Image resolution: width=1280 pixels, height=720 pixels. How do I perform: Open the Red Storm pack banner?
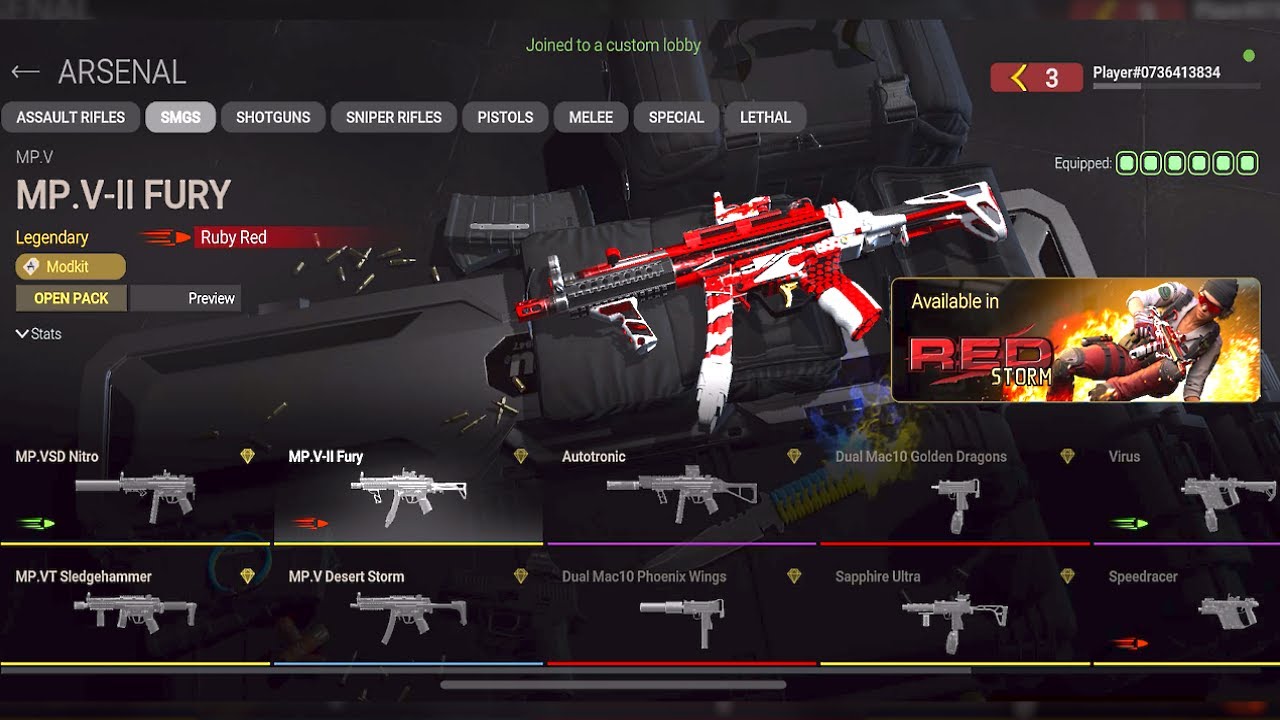(1075, 340)
